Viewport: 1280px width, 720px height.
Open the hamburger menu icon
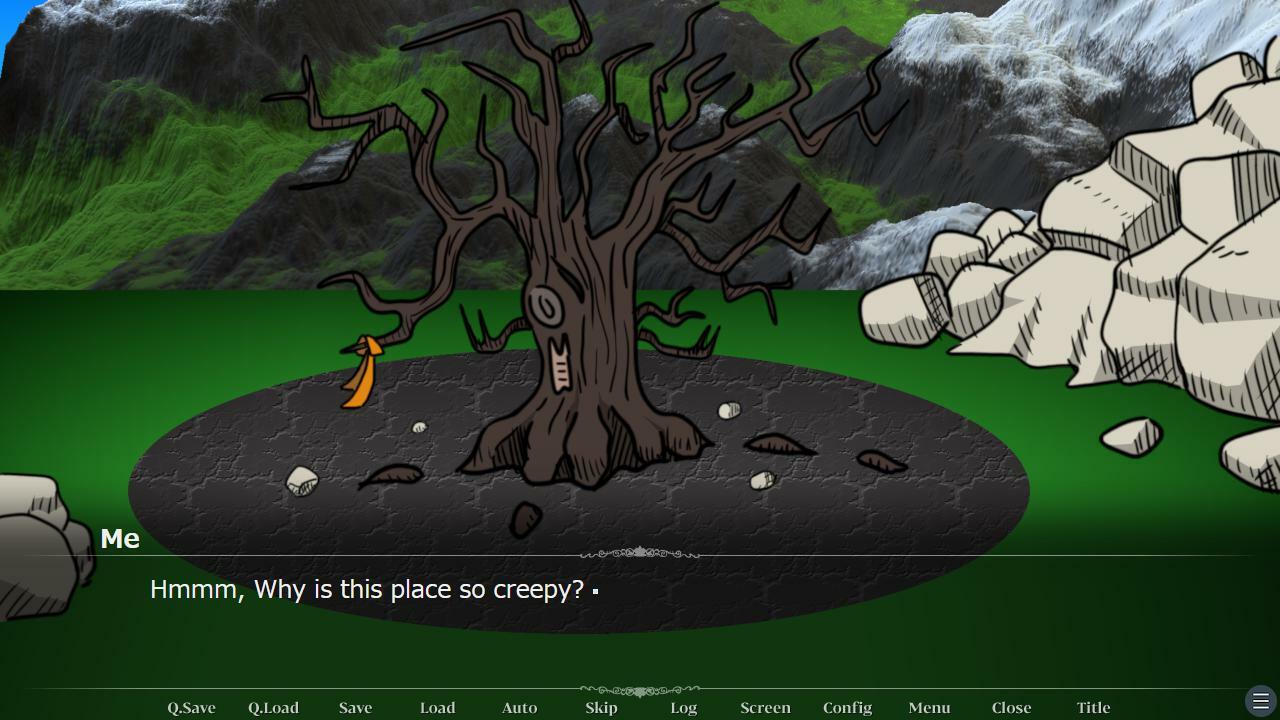click(x=1260, y=700)
